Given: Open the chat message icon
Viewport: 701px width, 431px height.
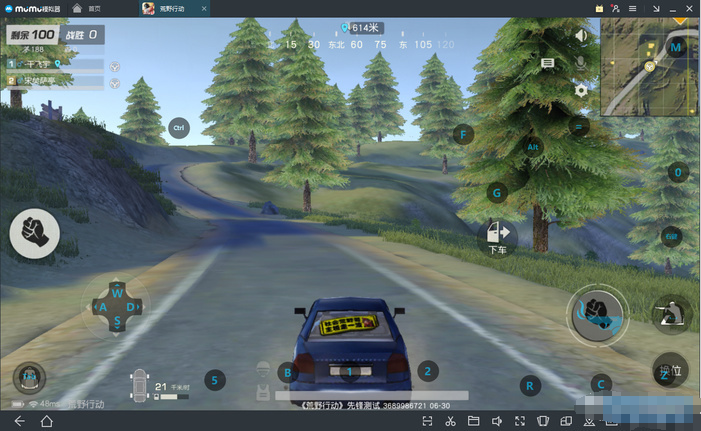Looking at the screenshot, I should tap(548, 63).
